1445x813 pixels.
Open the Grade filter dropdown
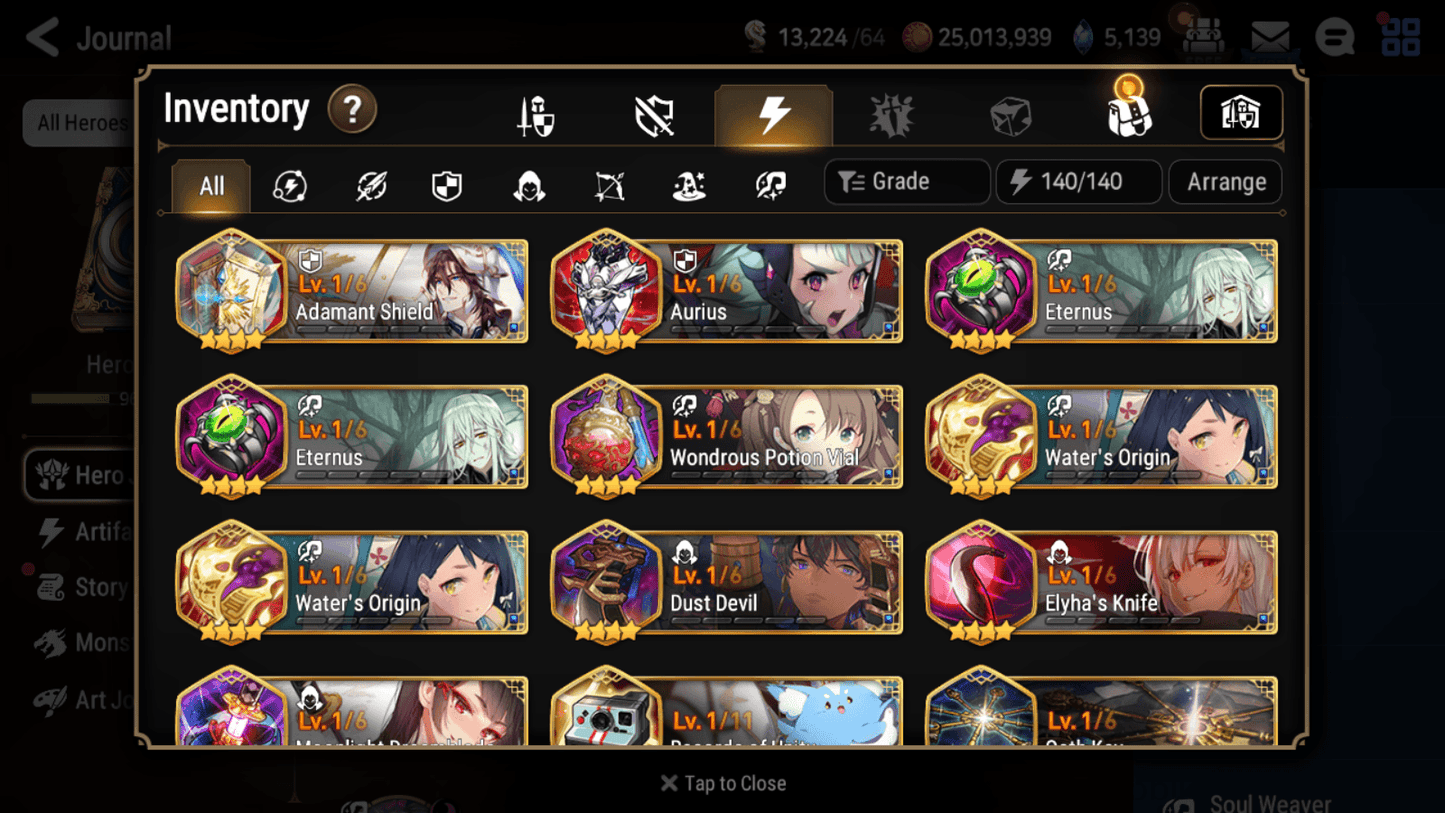point(905,182)
